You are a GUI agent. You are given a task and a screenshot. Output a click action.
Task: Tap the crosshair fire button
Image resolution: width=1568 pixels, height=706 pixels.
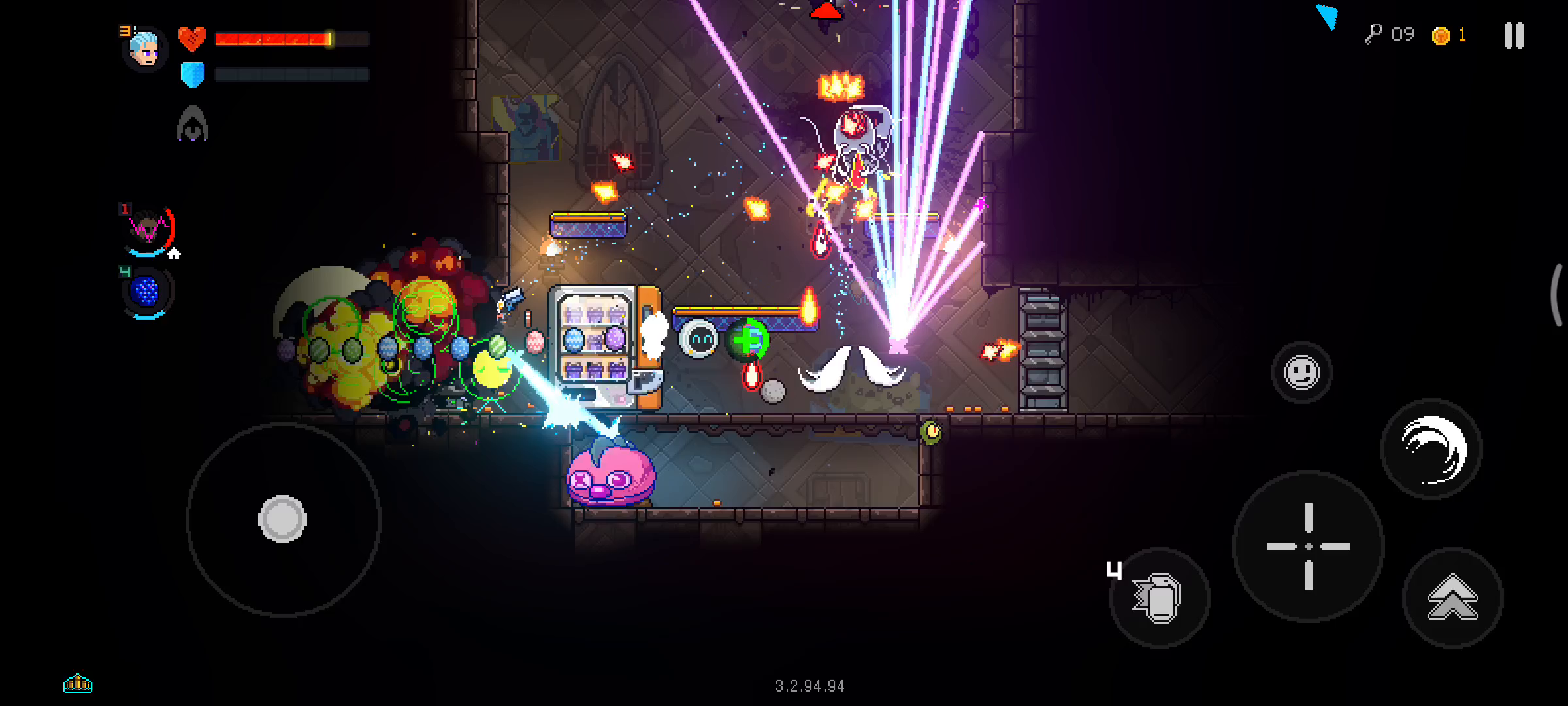coord(1308,546)
